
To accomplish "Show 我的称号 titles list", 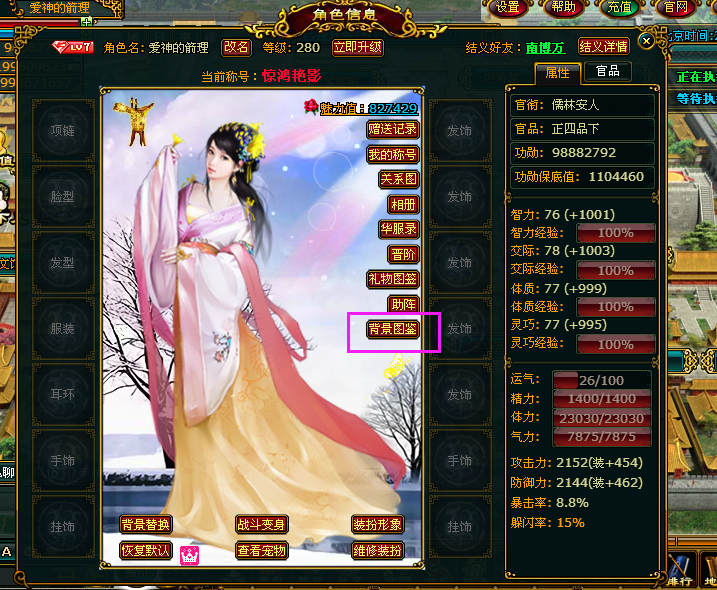I will (x=392, y=154).
